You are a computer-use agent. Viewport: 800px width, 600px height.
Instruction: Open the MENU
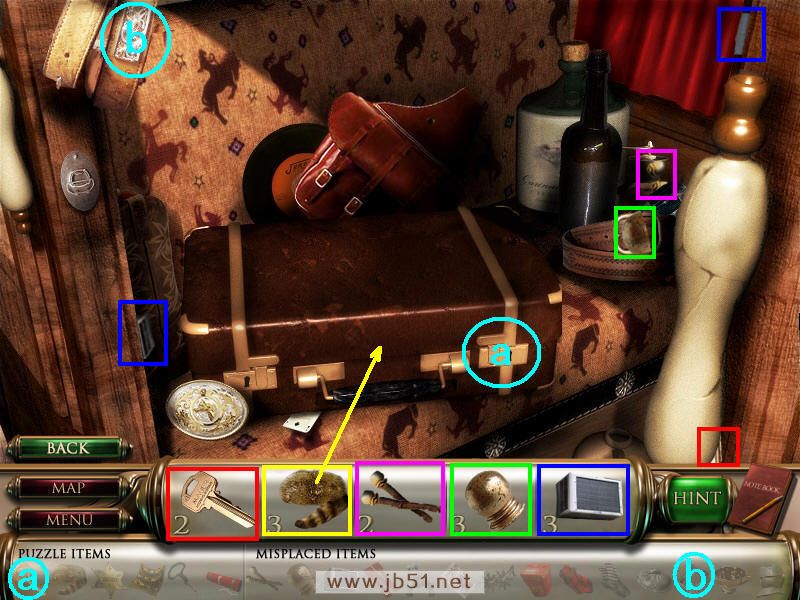point(68,520)
